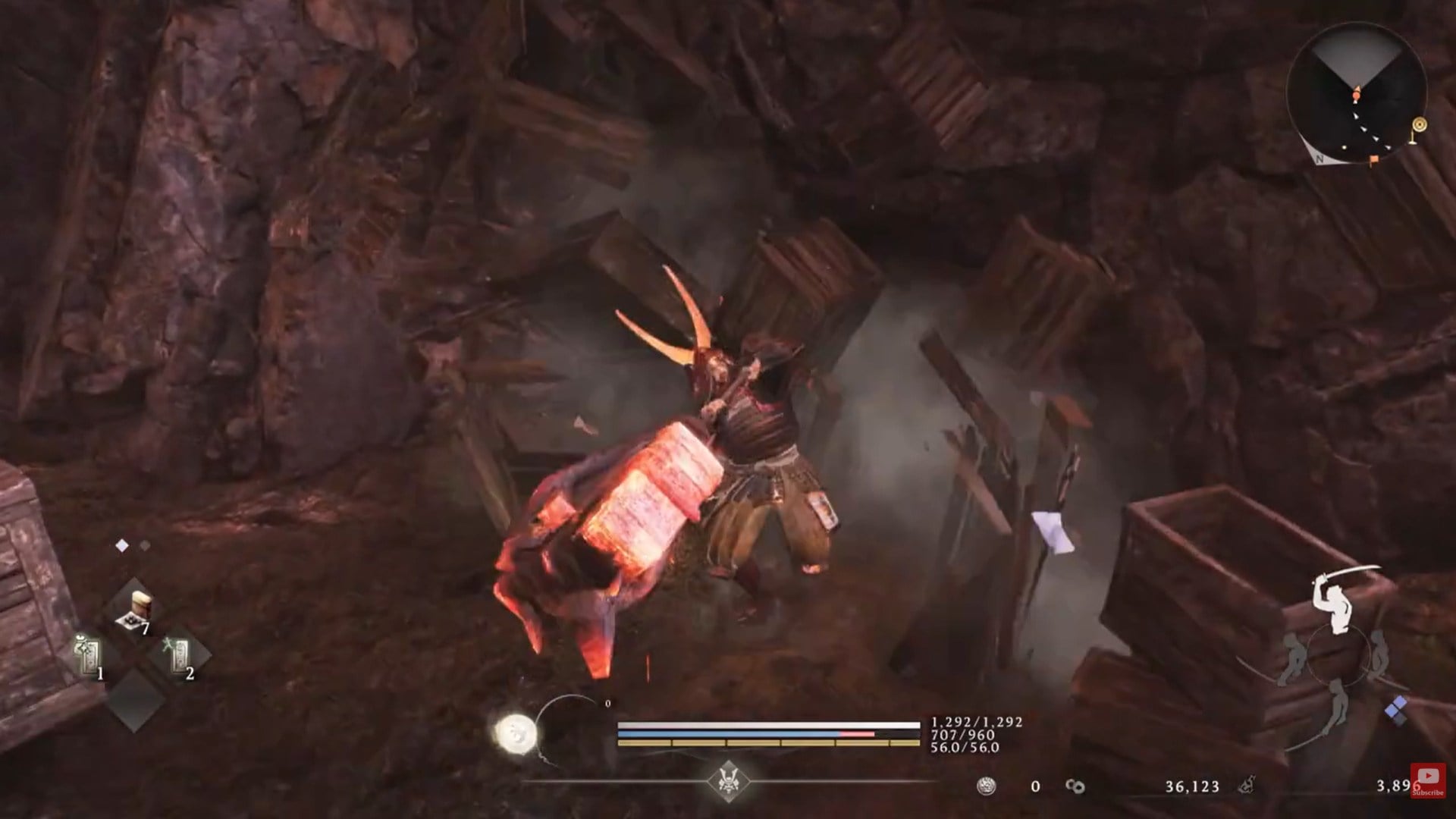1456x819 pixels.
Task: Click the orange flag marker on the minimap
Action: click(x=1374, y=159)
